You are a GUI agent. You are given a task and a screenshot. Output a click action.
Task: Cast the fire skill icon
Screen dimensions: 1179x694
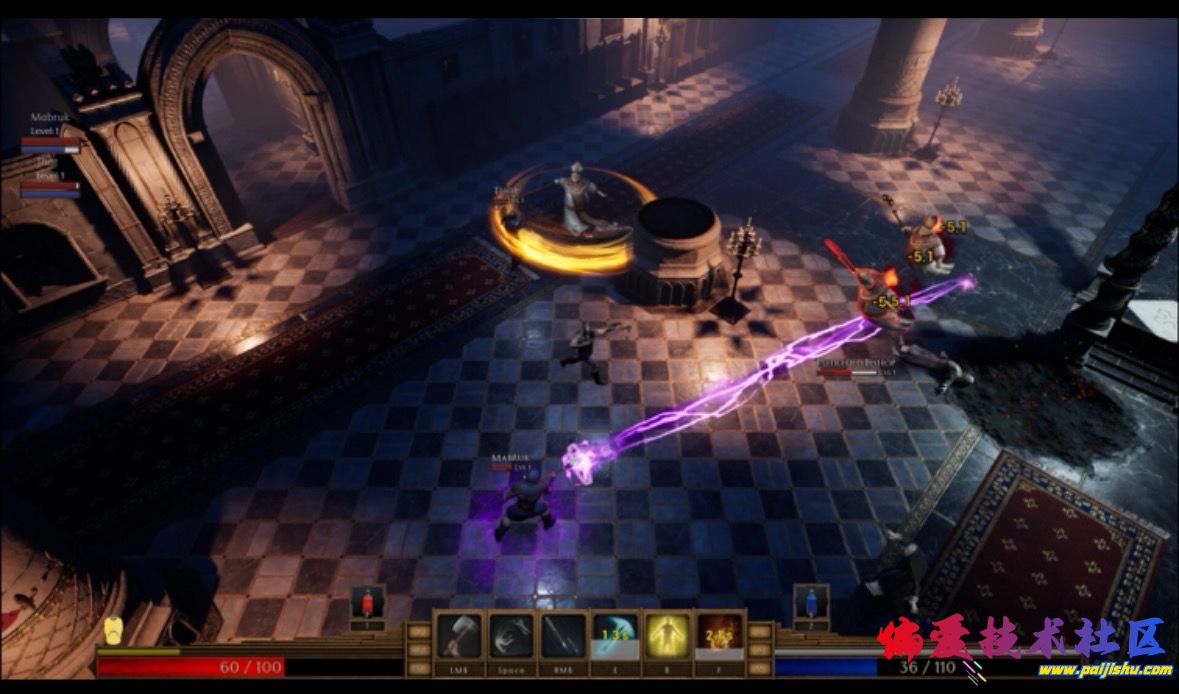[719, 636]
